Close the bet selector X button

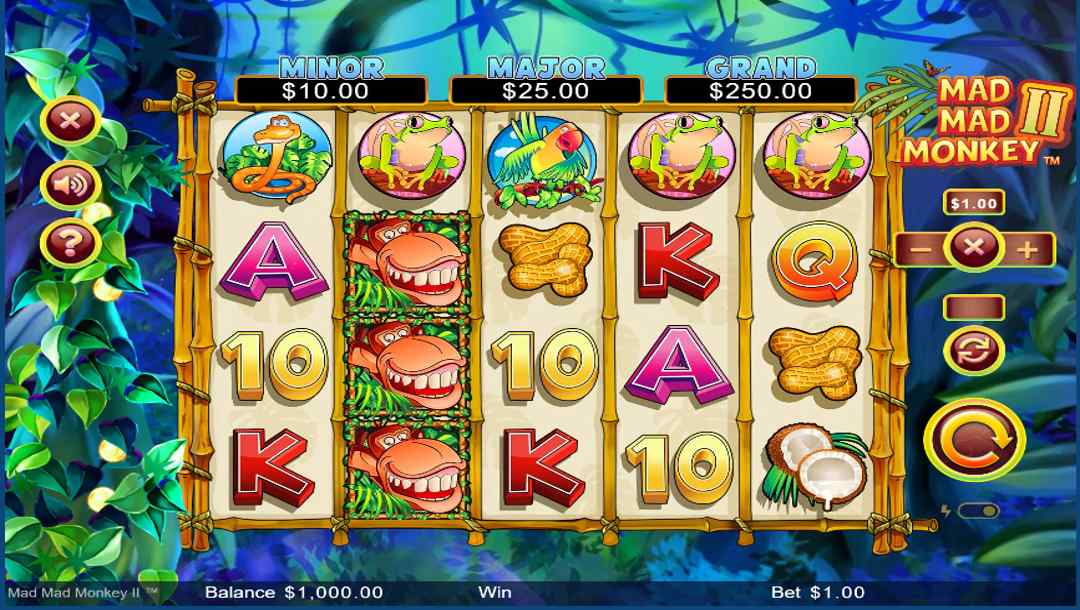(973, 248)
